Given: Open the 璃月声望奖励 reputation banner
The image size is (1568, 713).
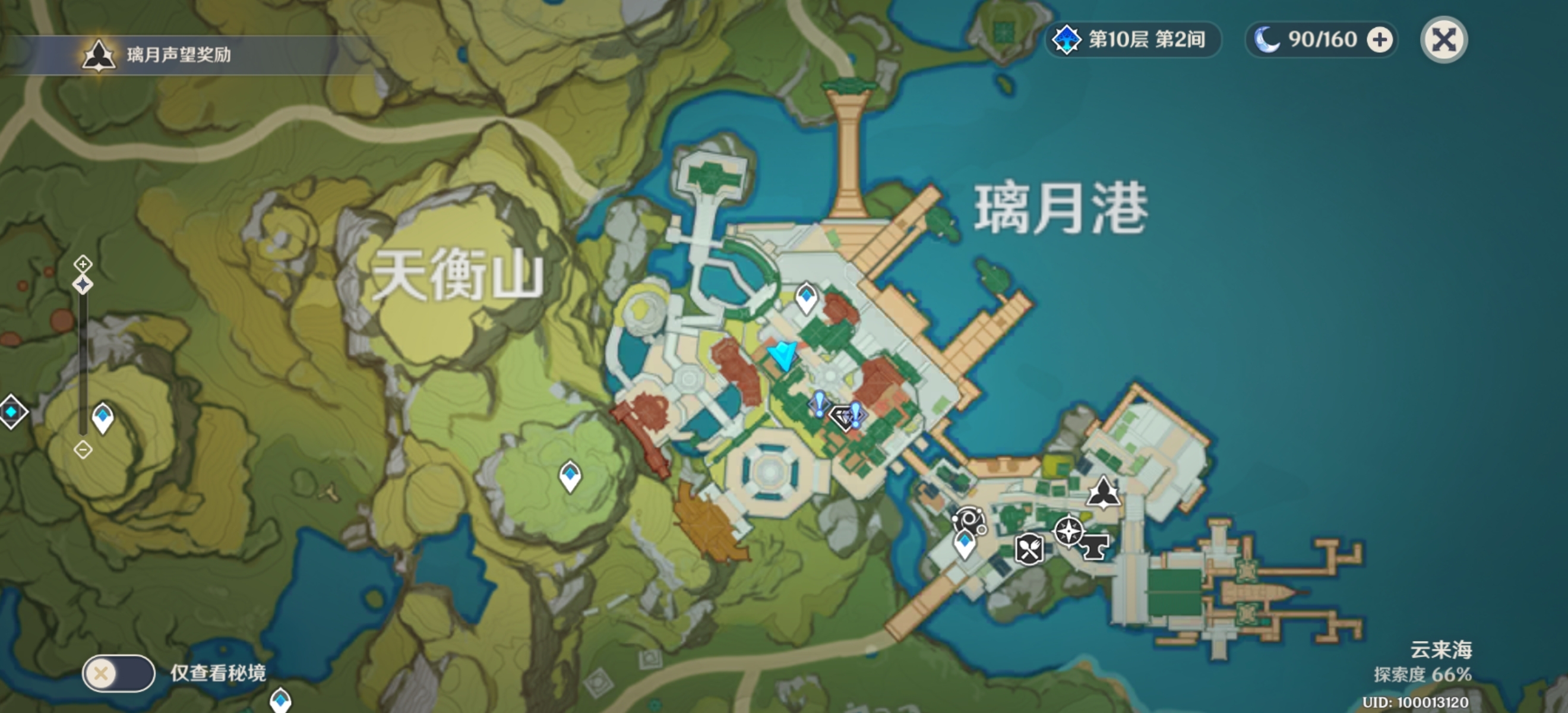Looking at the screenshot, I should [170, 56].
